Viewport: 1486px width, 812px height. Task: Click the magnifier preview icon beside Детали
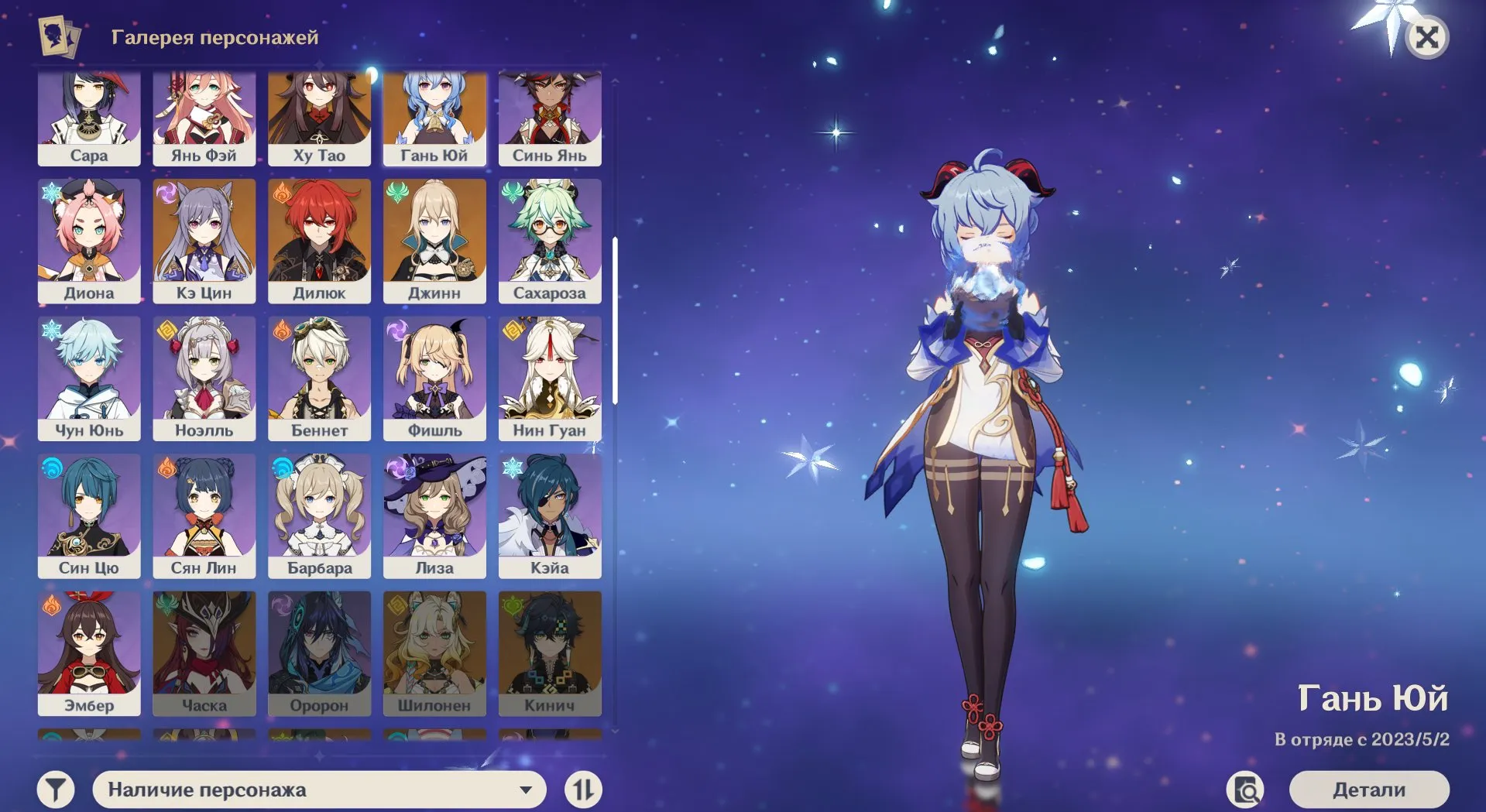pos(1245,790)
